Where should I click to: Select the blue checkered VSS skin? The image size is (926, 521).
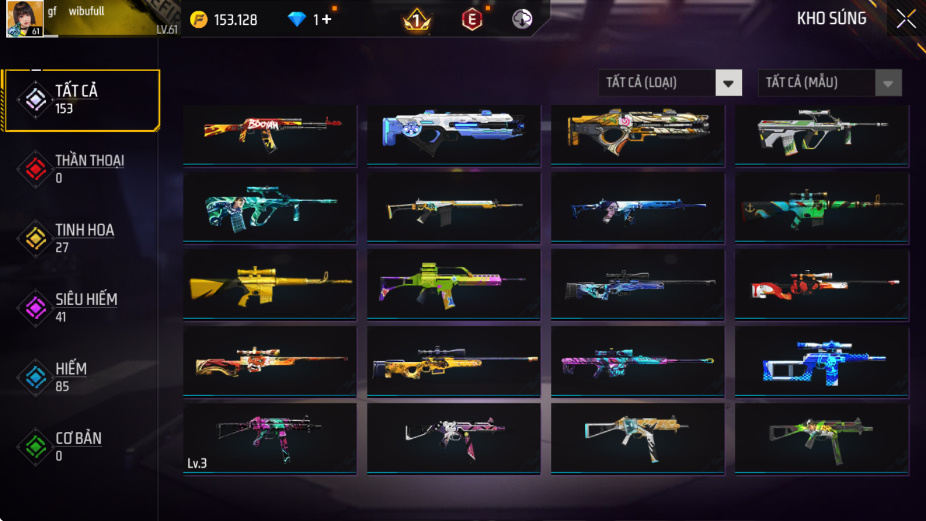pos(821,361)
